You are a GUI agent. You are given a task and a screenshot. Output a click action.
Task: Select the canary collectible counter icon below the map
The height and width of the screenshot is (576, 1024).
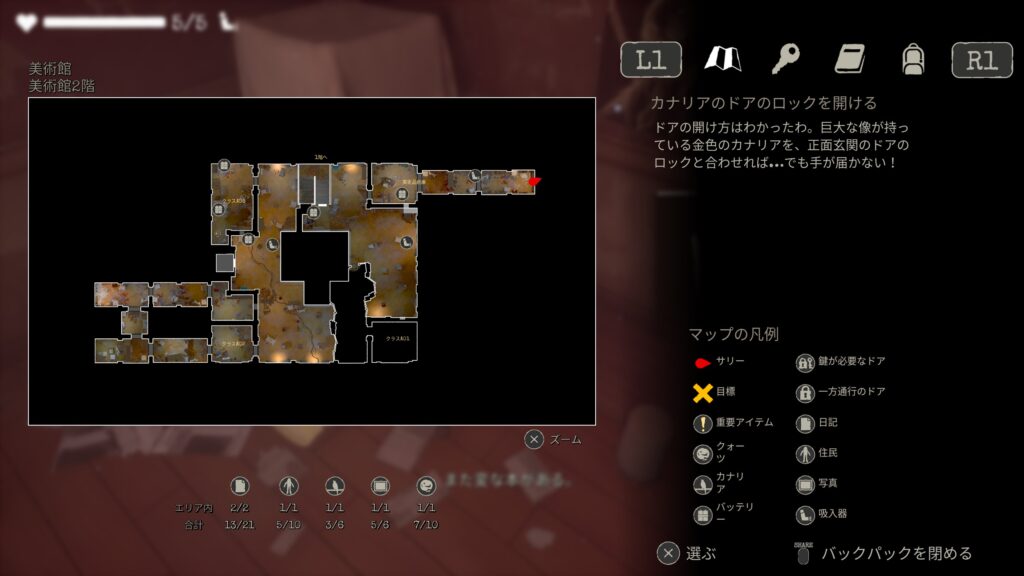[x=334, y=486]
